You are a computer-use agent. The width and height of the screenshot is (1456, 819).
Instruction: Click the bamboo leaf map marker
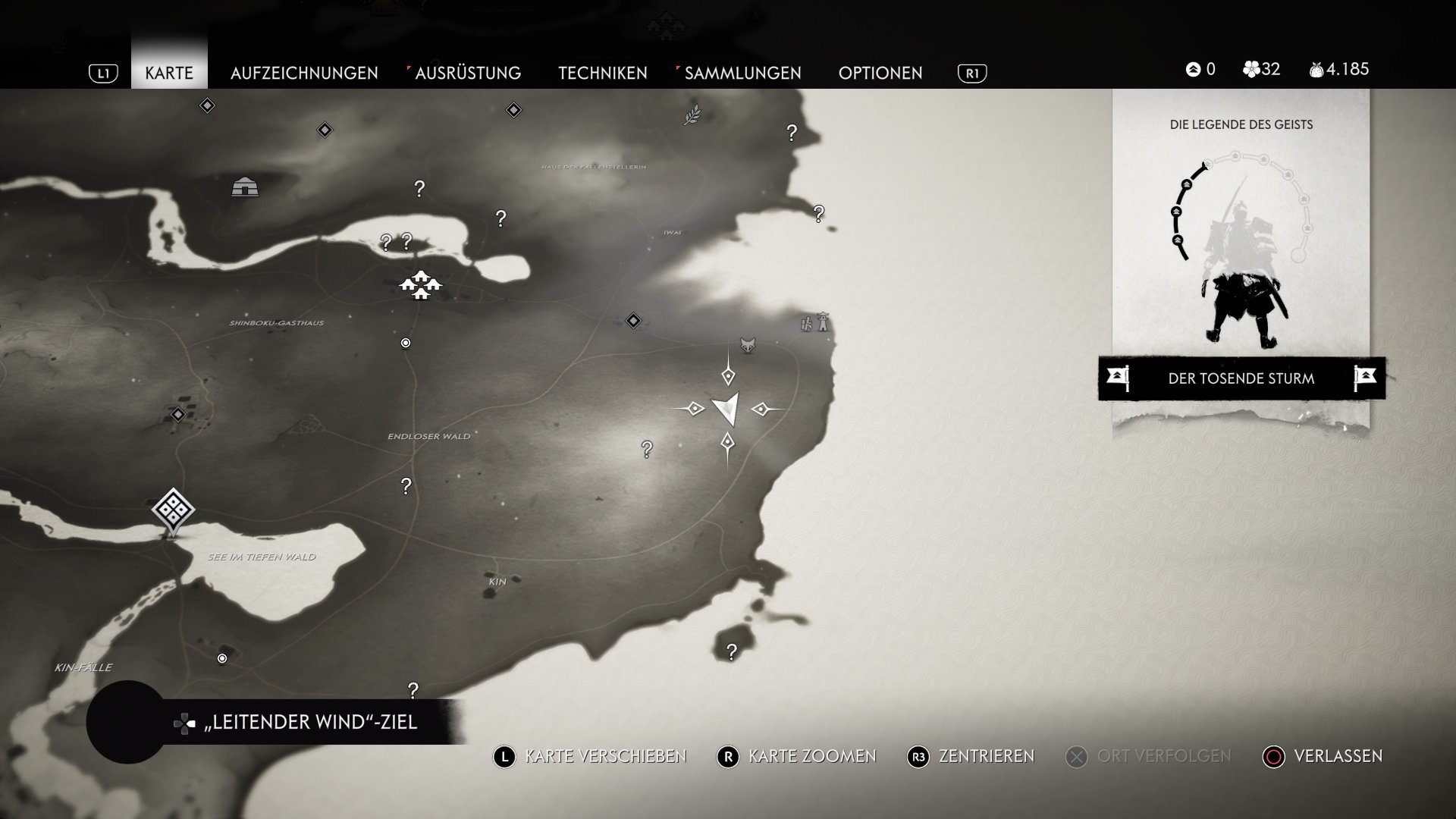click(x=692, y=115)
